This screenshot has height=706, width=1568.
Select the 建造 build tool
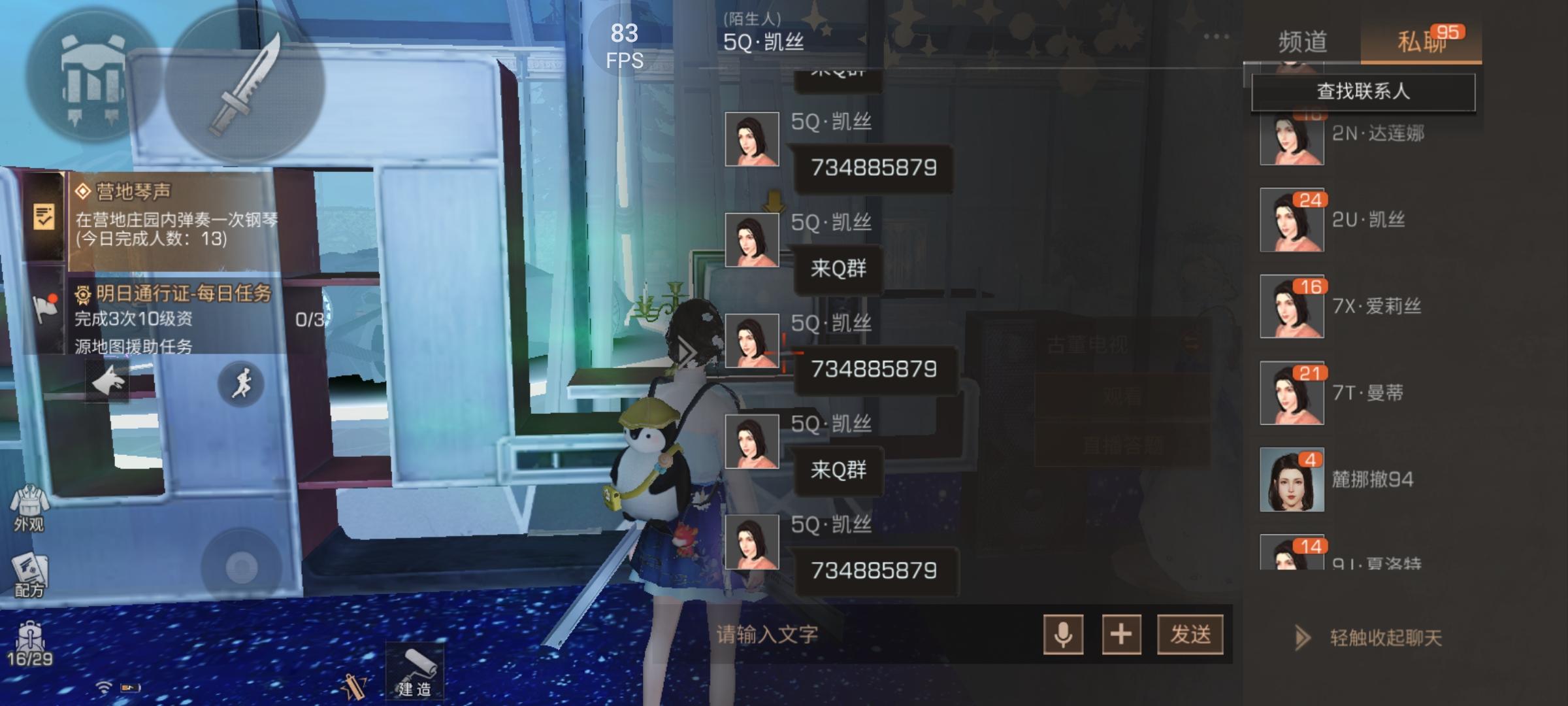click(x=414, y=670)
